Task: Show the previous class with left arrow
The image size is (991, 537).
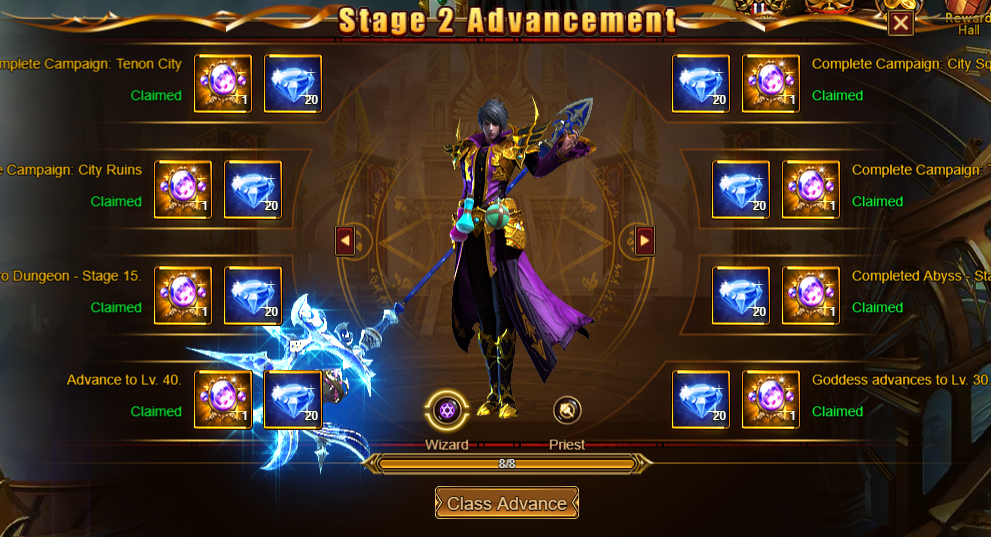Action: [x=345, y=240]
